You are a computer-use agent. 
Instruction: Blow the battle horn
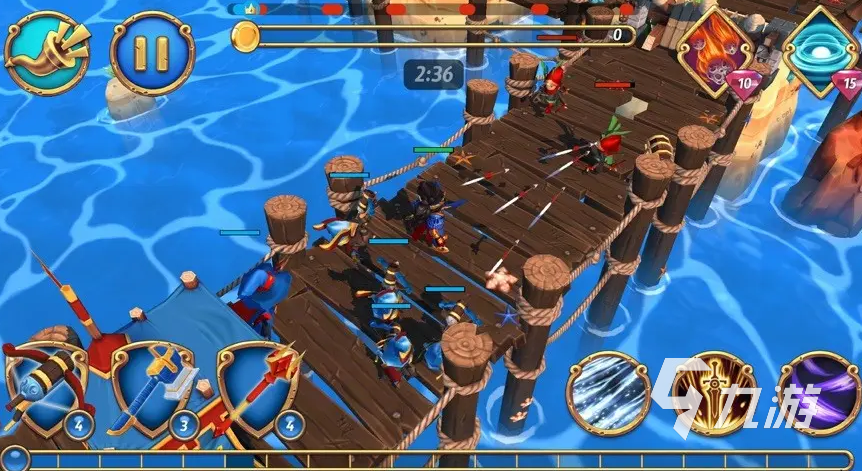[x=47, y=52]
